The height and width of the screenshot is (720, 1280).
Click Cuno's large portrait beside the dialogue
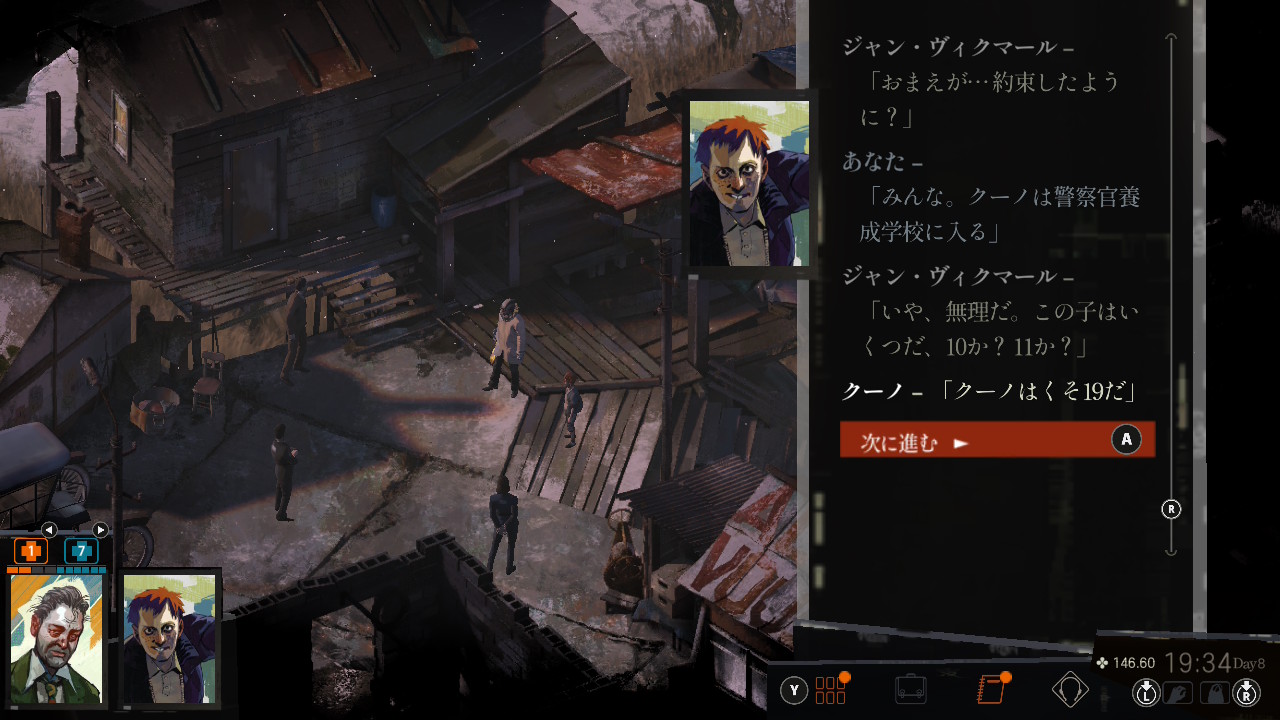coord(748,183)
